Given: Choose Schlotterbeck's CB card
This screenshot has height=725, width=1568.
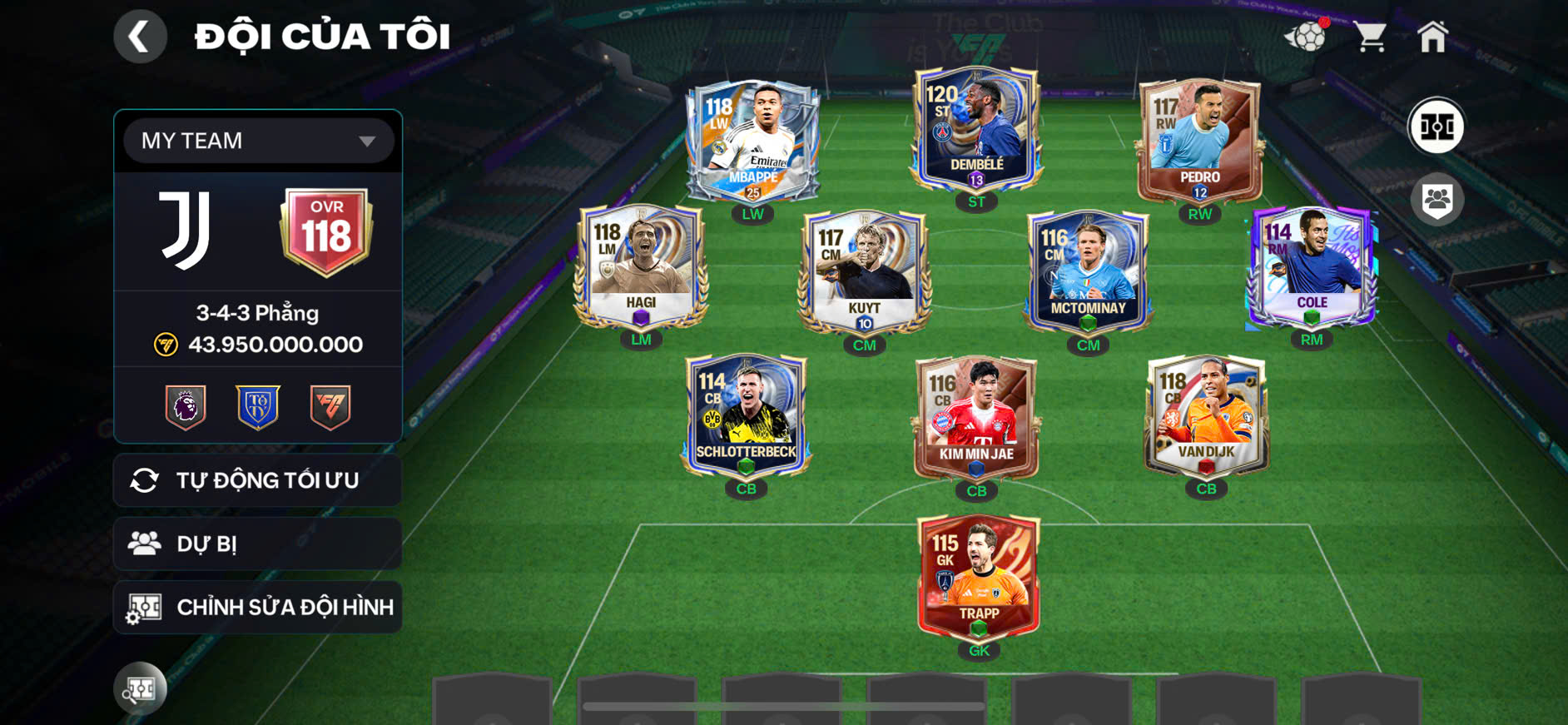Looking at the screenshot, I should pos(746,416).
